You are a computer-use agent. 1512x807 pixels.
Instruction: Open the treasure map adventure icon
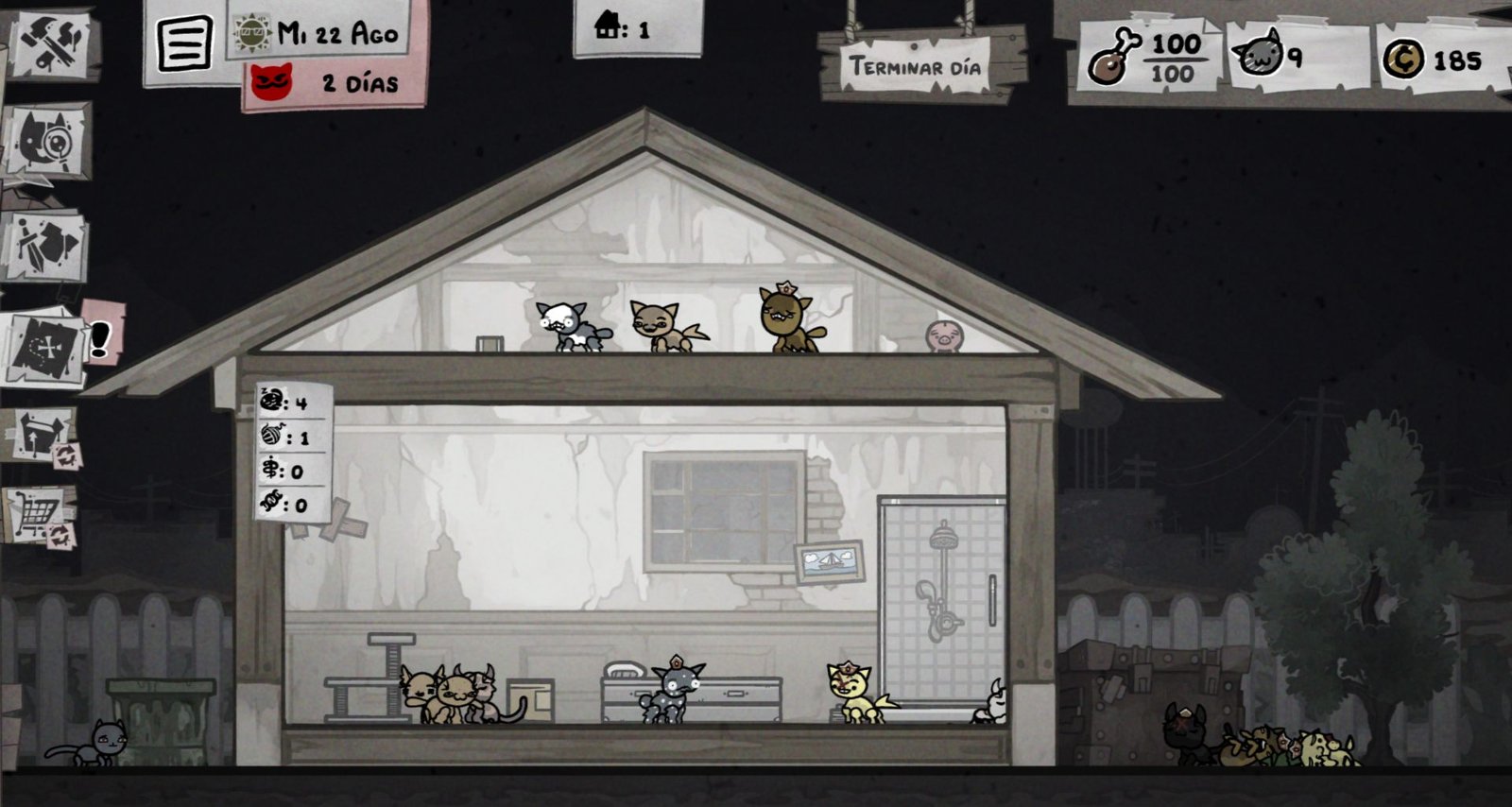[x=49, y=347]
